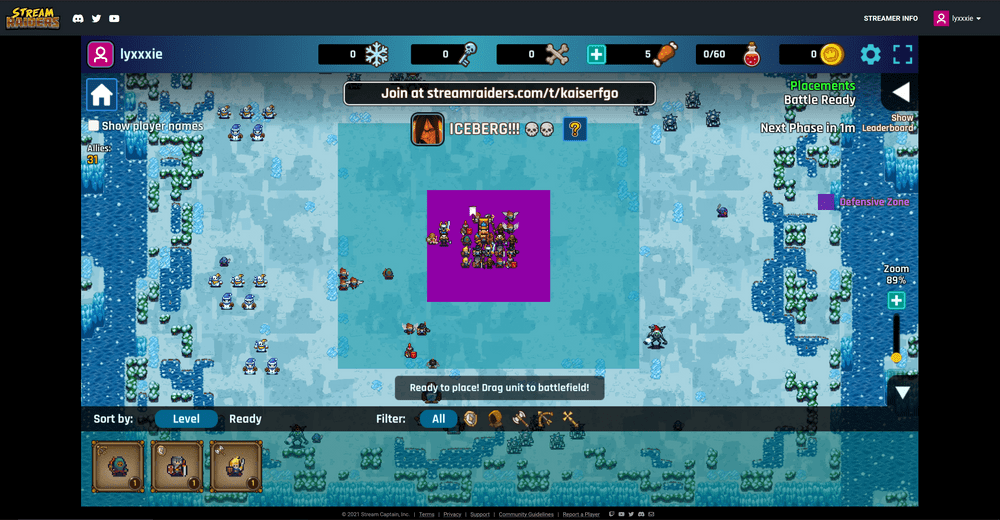Toggle the Show player names checkbox
Screen dimensions: 1000x520
(93, 126)
